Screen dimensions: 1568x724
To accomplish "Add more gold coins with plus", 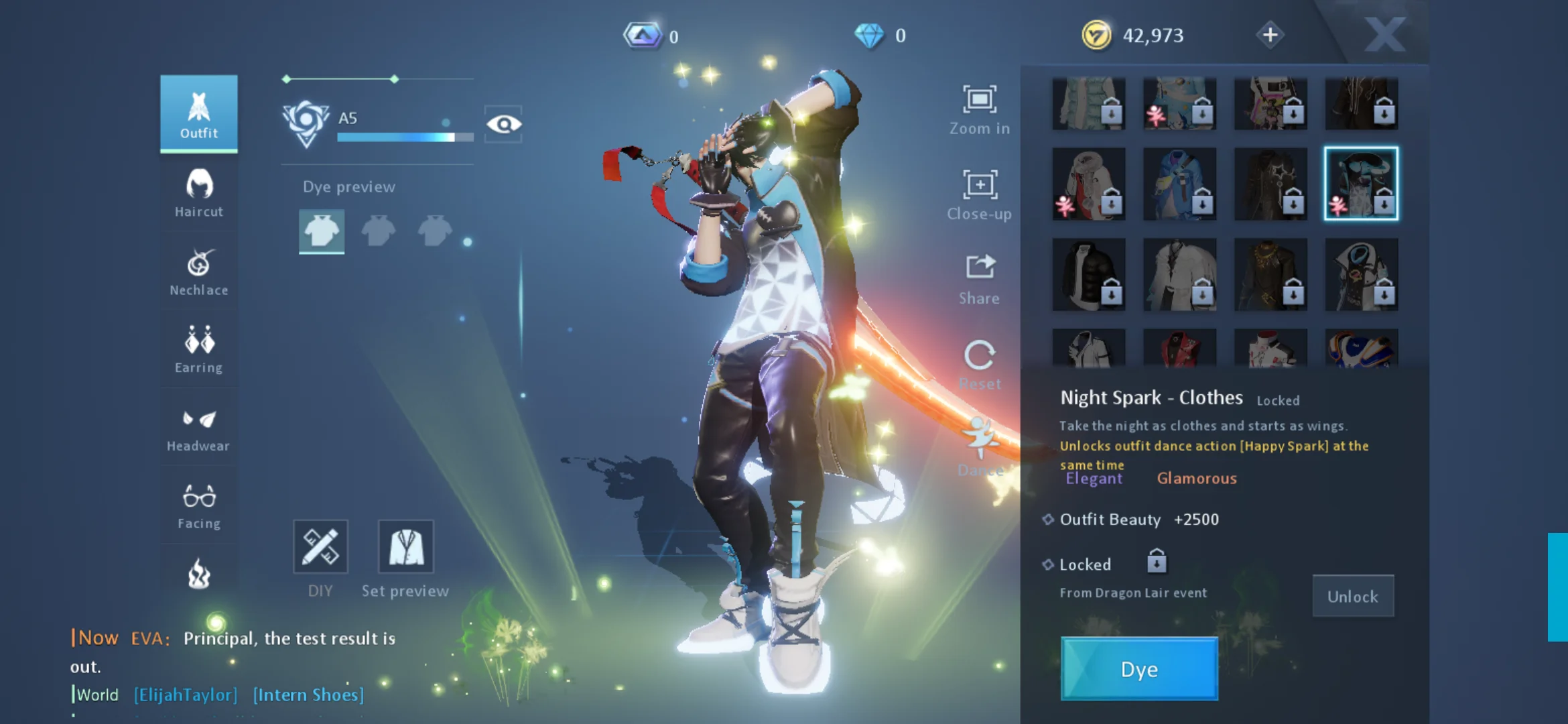I will pyautogui.click(x=1270, y=35).
